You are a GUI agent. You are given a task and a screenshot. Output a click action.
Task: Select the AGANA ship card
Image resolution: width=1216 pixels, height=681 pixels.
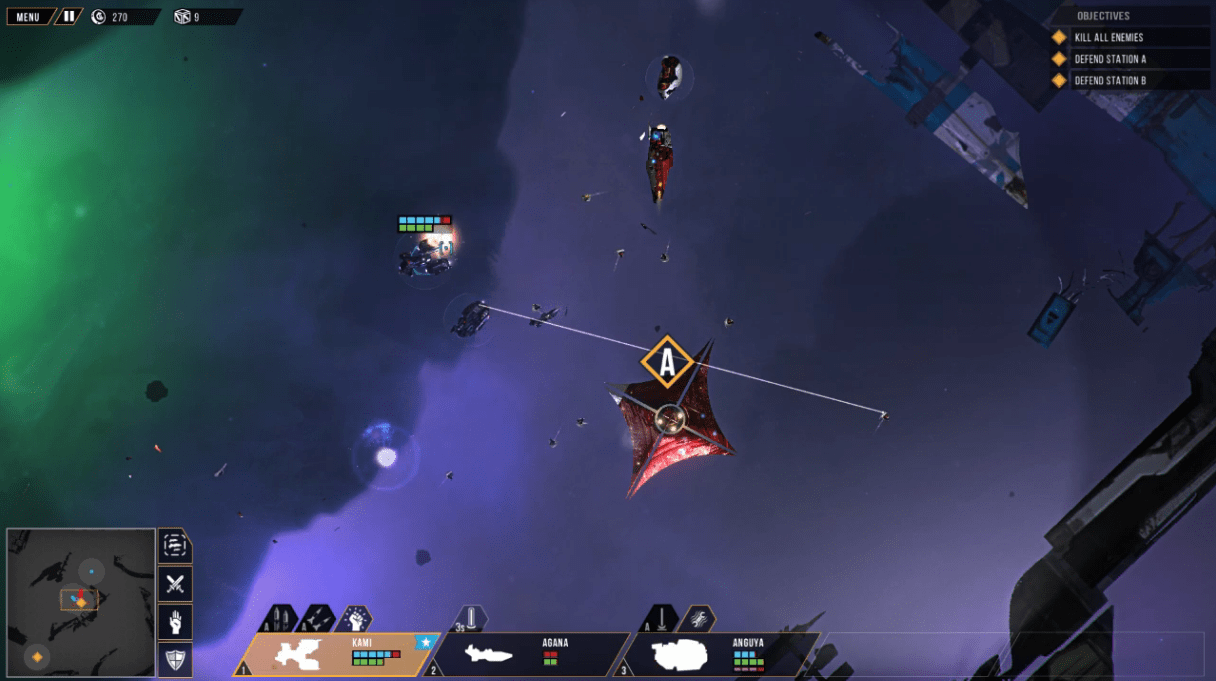[x=529, y=655]
